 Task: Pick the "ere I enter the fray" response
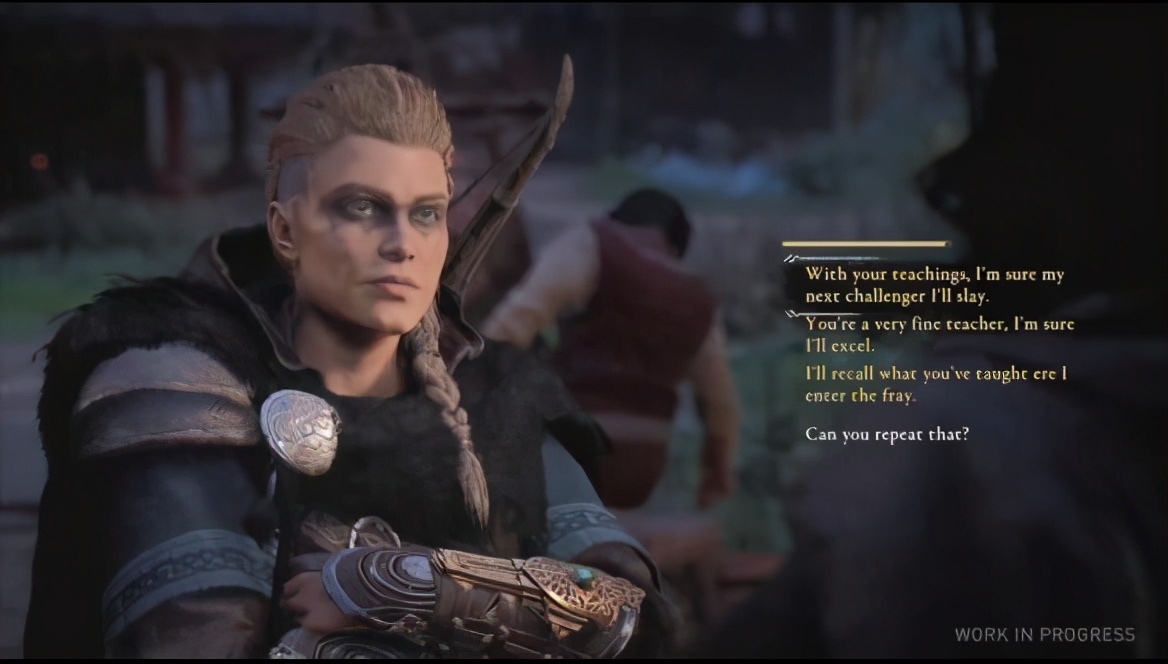pyautogui.click(x=935, y=384)
